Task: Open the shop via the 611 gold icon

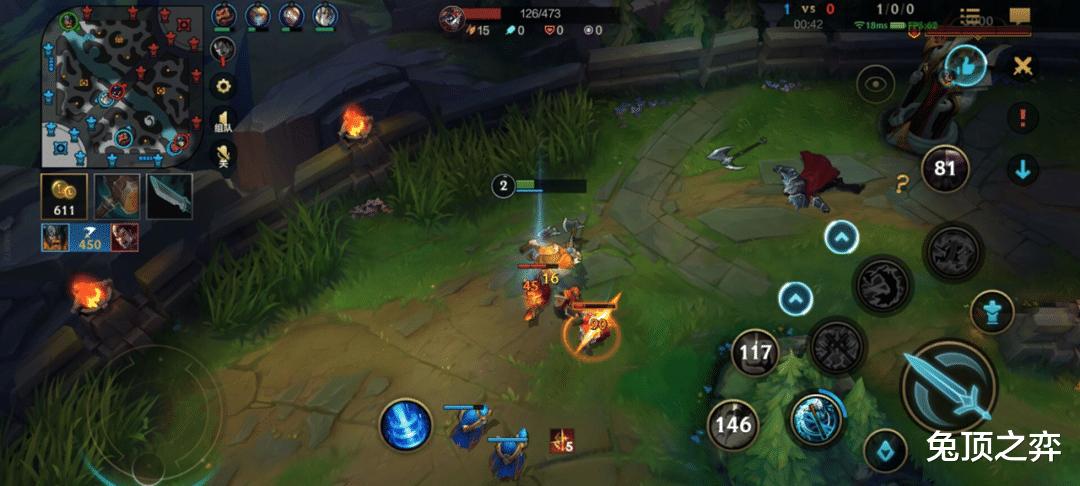Action: point(64,197)
